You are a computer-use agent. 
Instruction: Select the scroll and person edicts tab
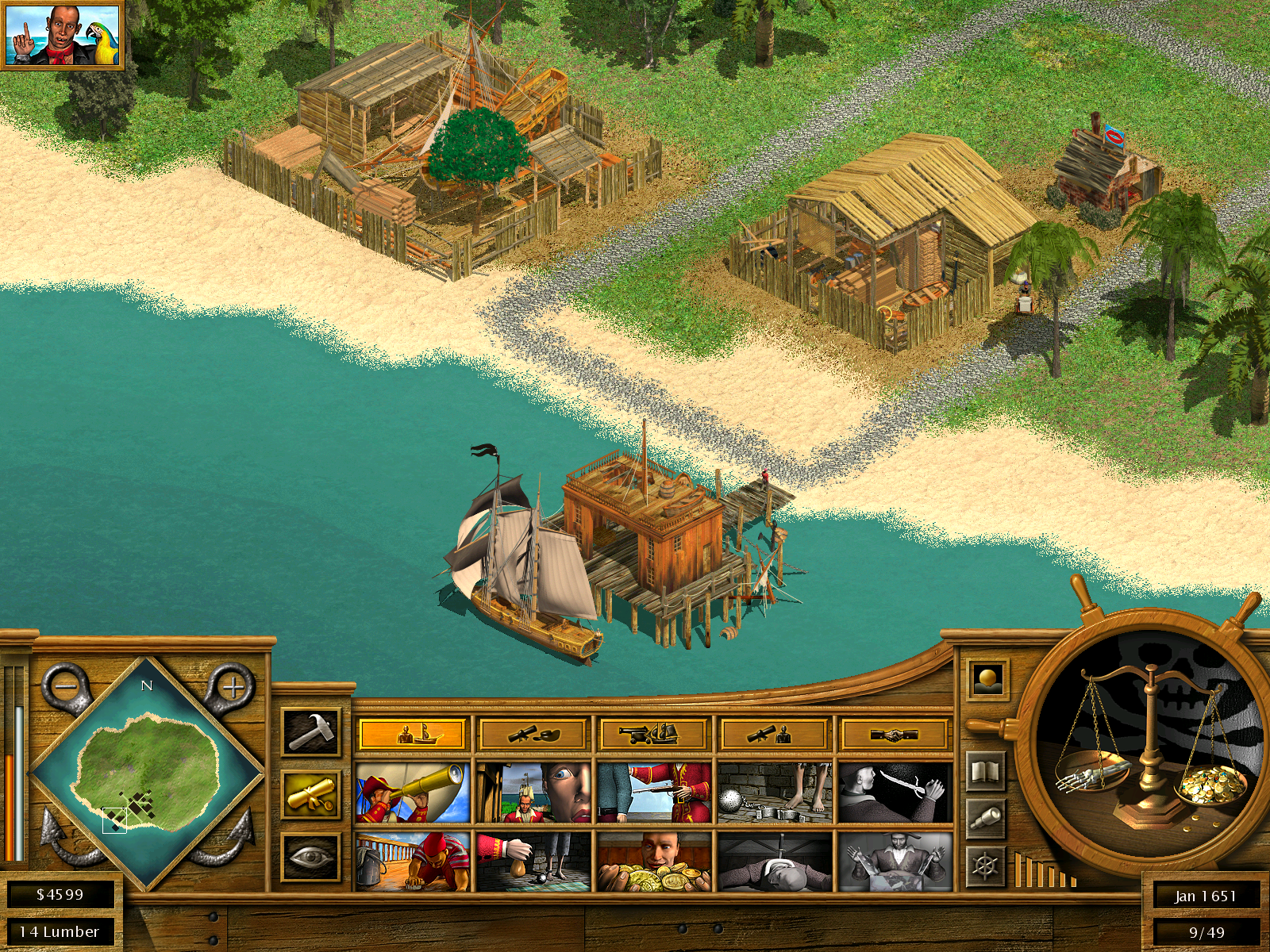coord(774,734)
